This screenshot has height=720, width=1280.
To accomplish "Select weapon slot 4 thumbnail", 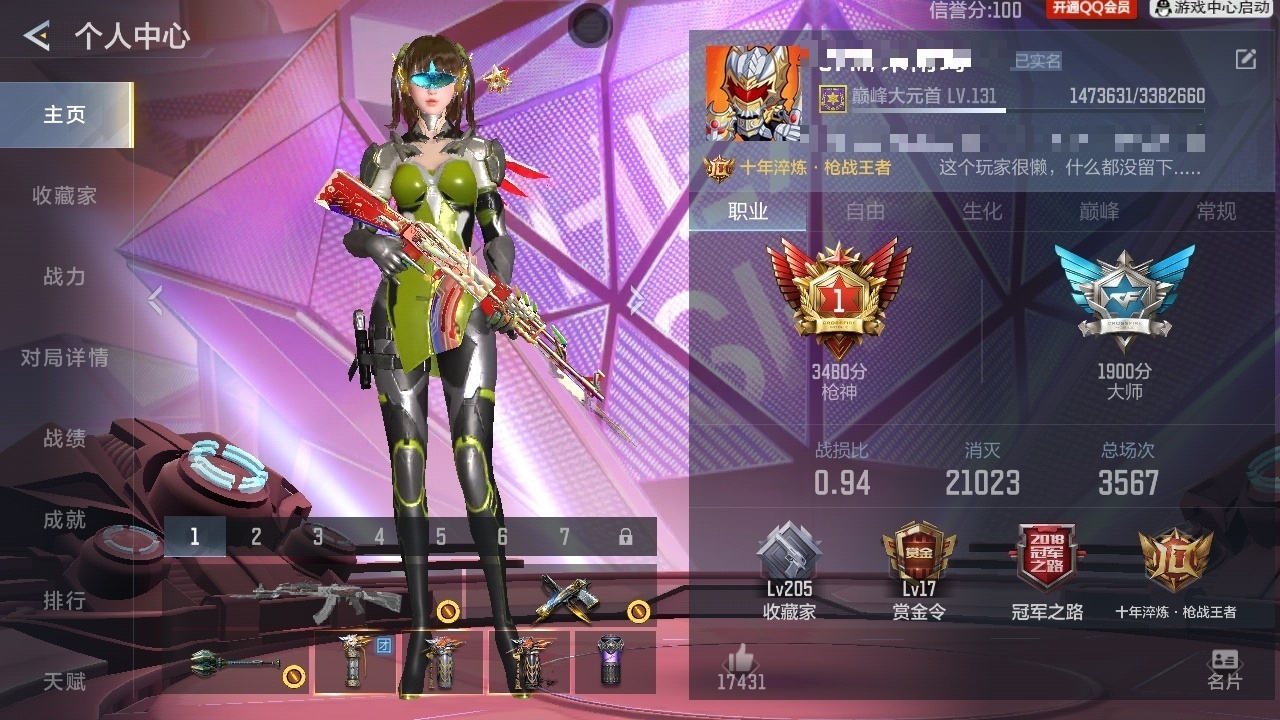I will [379, 535].
